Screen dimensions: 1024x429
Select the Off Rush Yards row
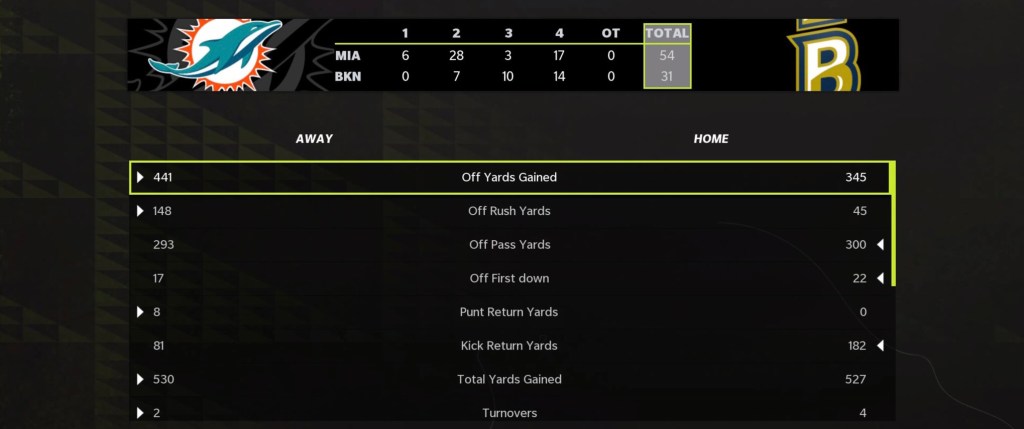click(x=509, y=211)
